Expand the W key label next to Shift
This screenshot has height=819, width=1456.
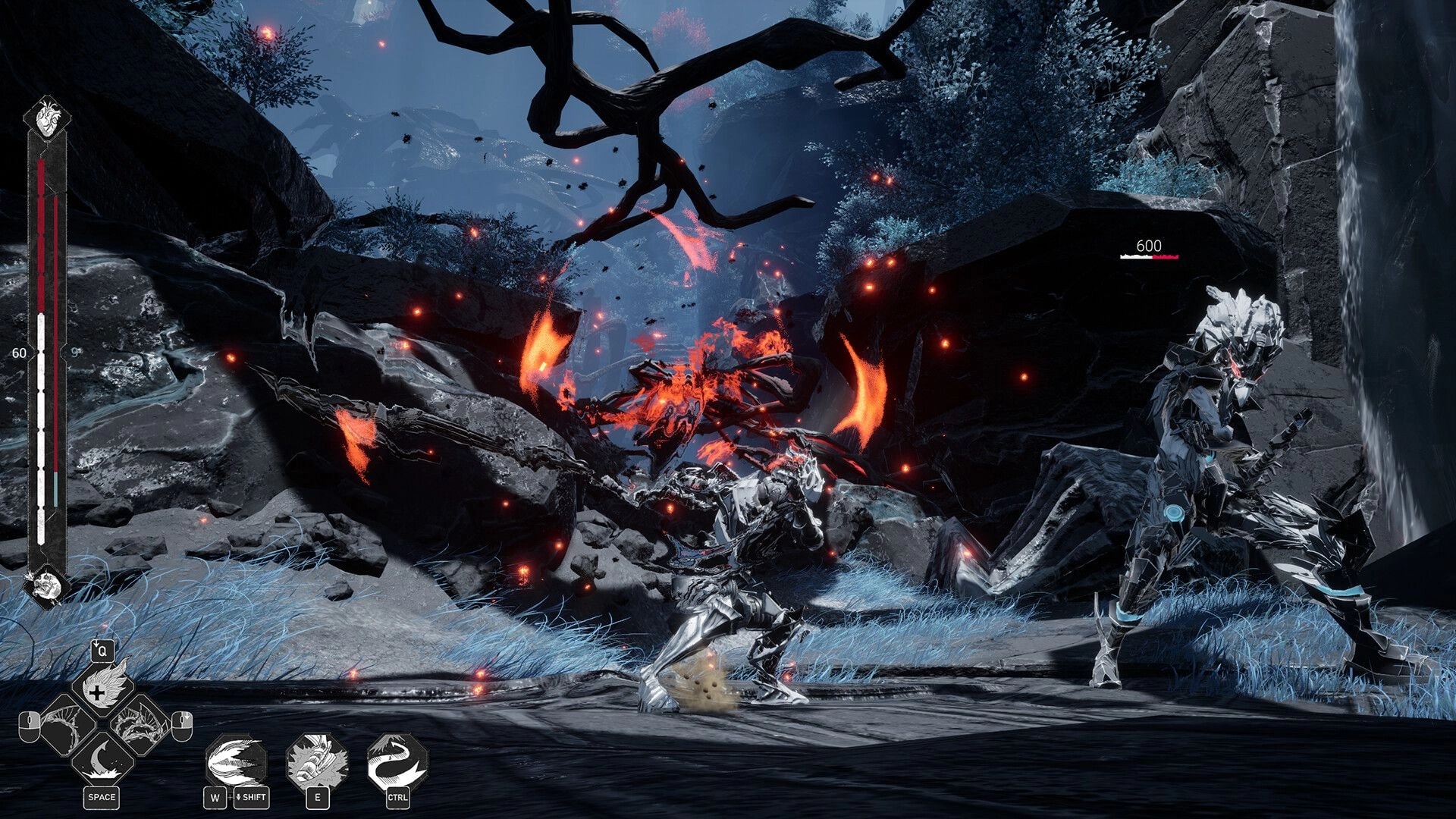pos(215,797)
